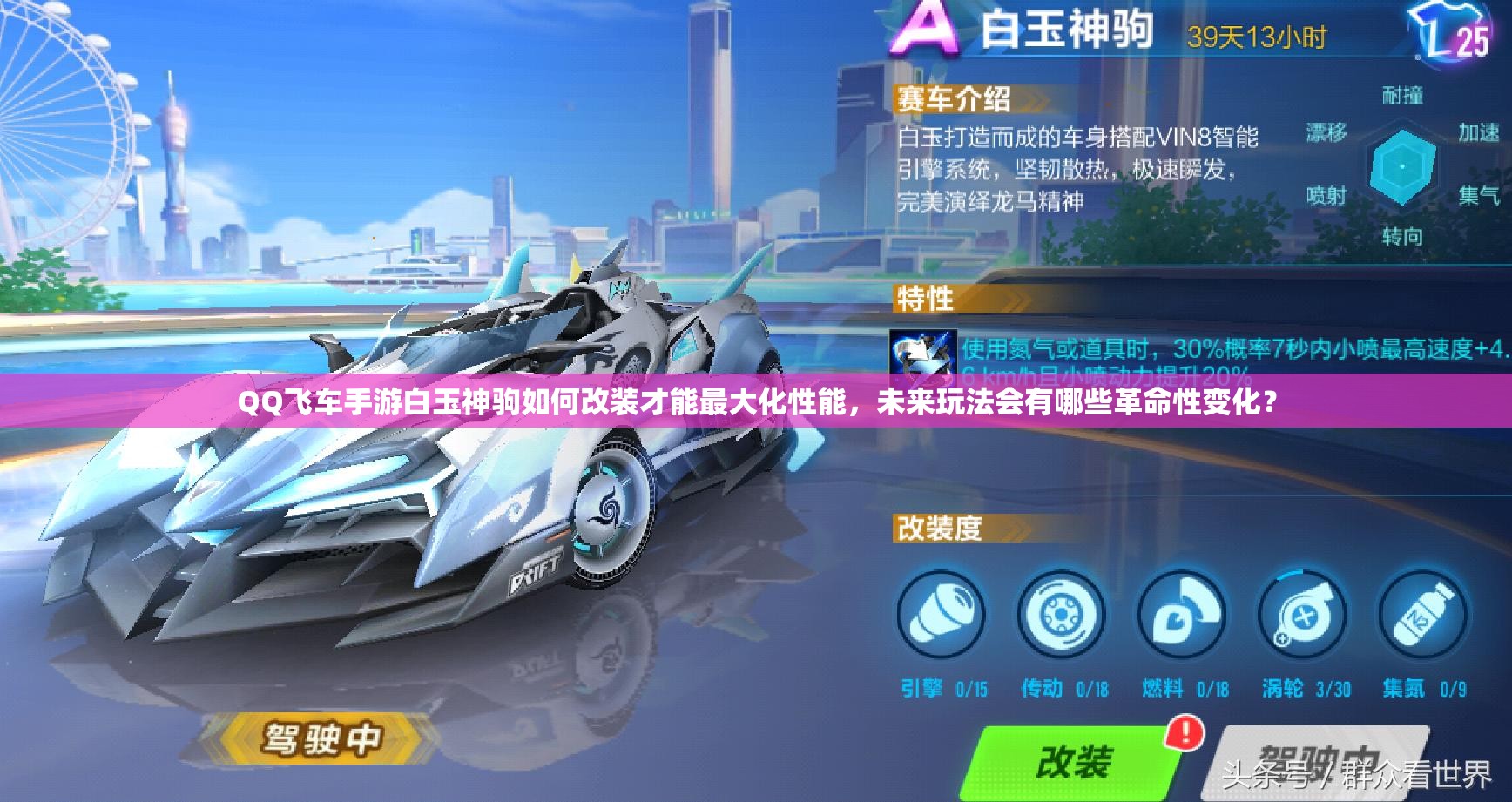Open the 燃料 modification icon
This screenshot has width=1512, height=802.
pos(1183,615)
